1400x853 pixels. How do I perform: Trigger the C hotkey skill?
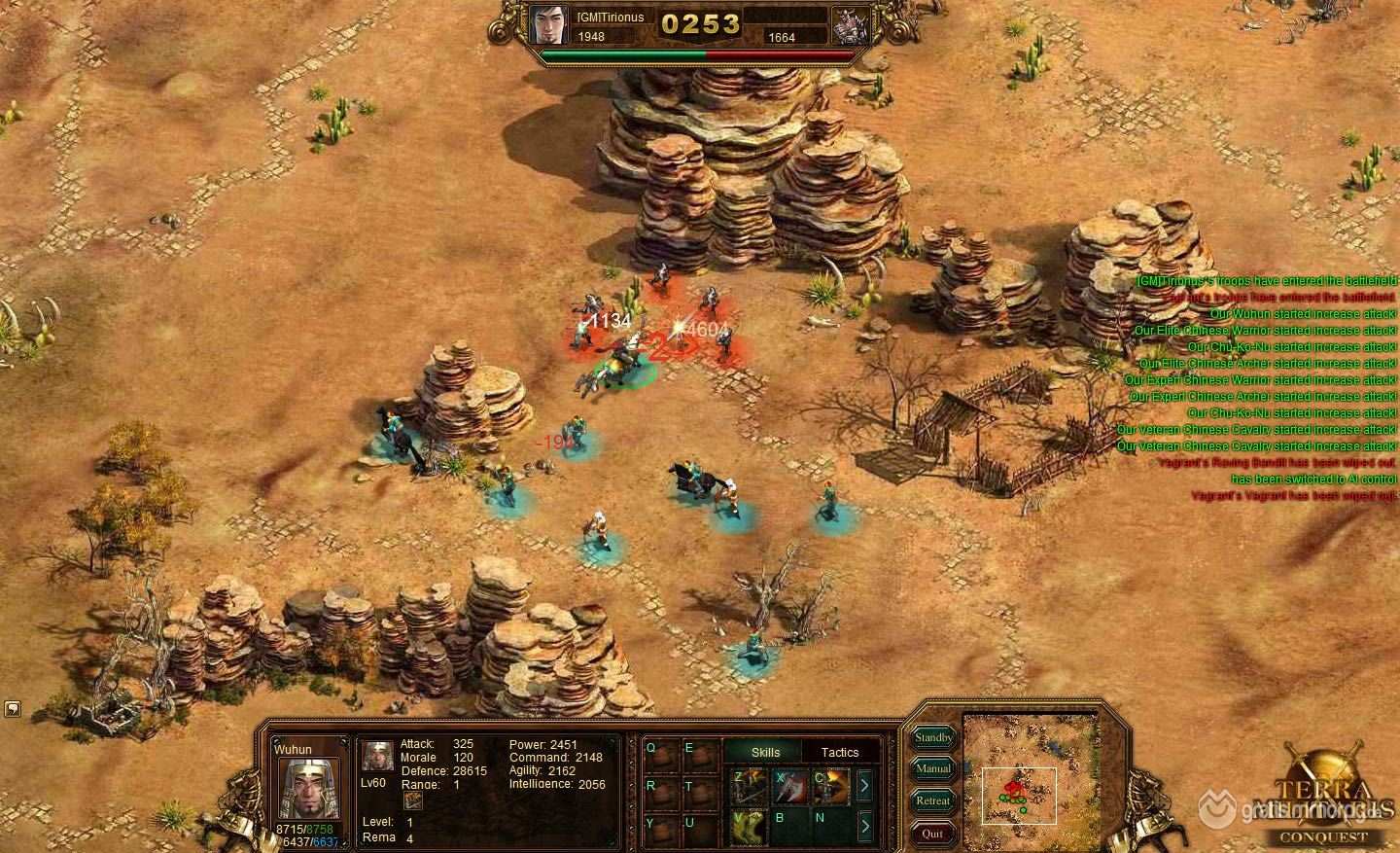pos(830,787)
